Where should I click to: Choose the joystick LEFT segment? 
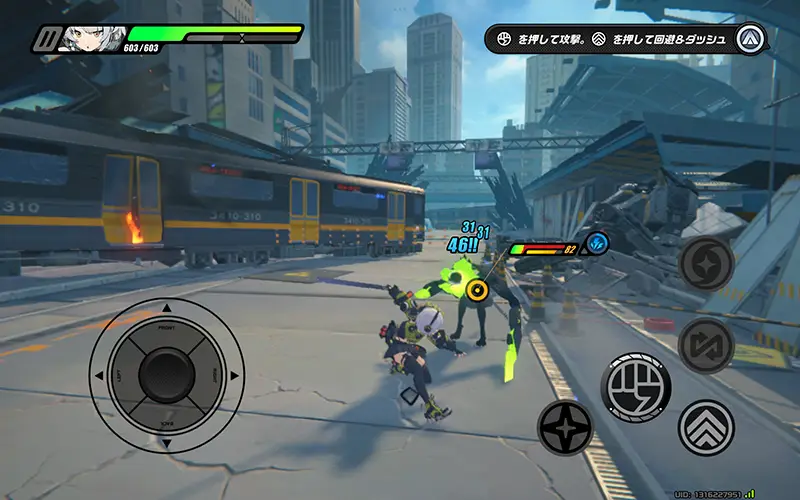click(121, 375)
